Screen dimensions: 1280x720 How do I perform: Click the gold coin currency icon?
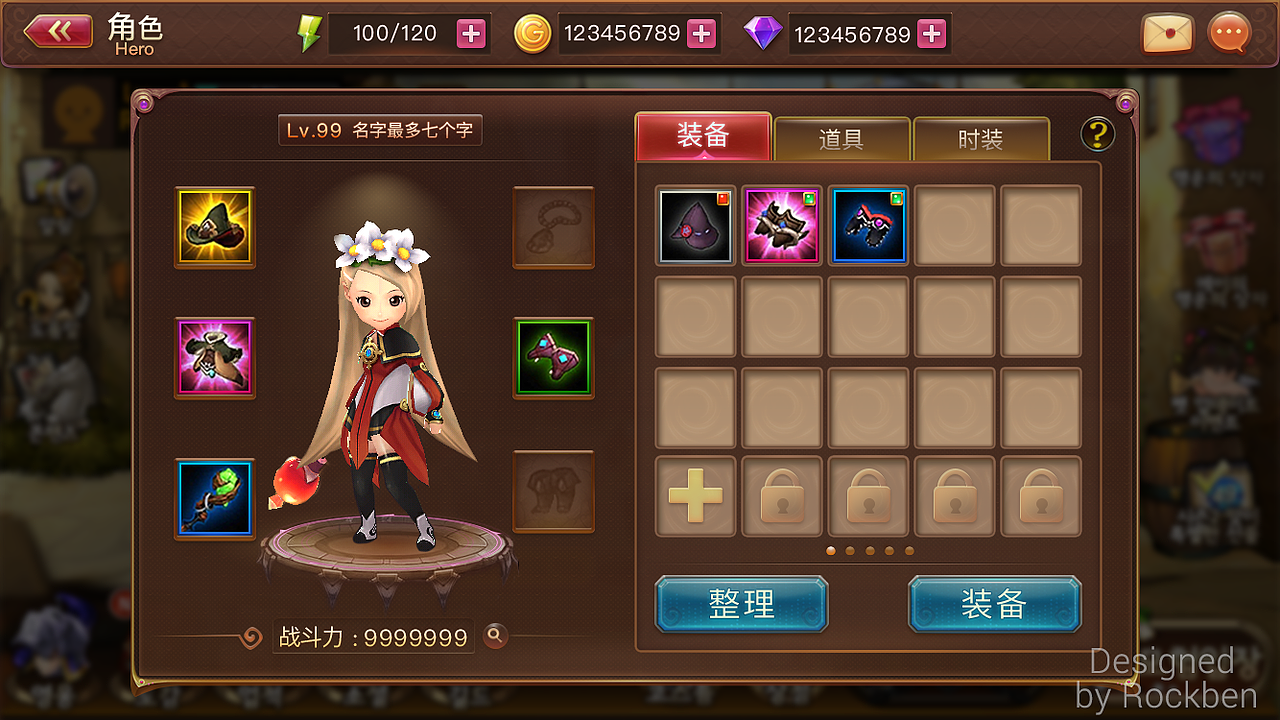tap(533, 33)
